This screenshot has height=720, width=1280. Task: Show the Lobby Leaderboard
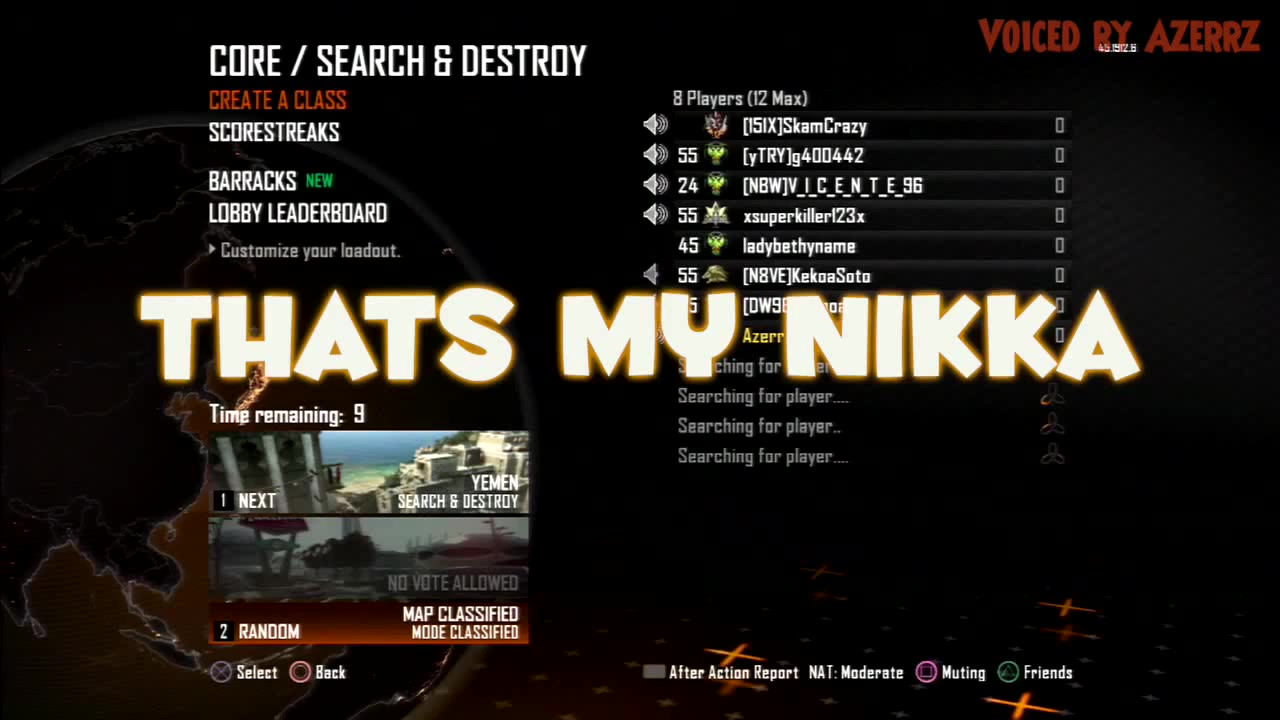[x=298, y=213]
